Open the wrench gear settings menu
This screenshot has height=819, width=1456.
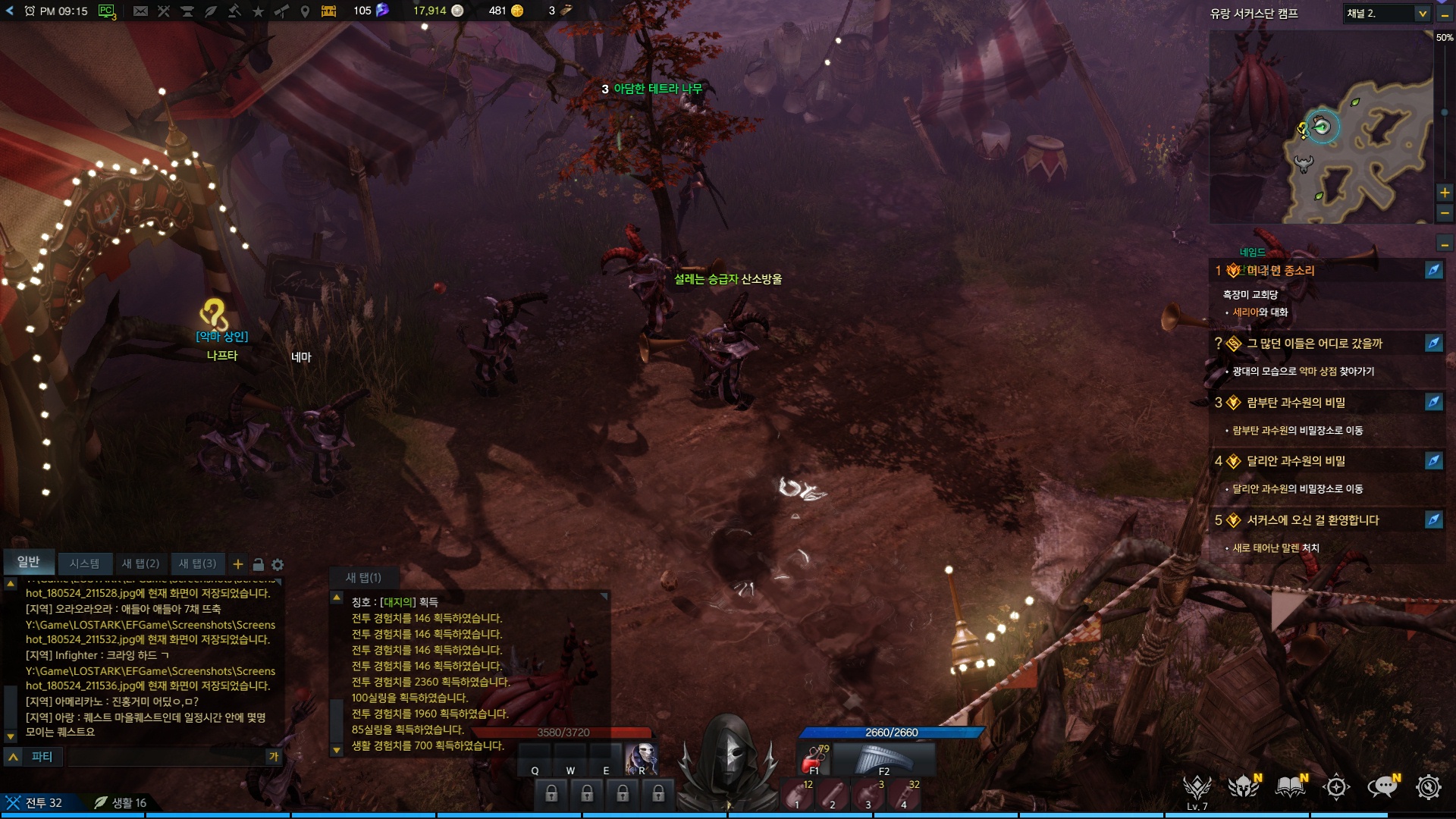pyautogui.click(x=1429, y=787)
